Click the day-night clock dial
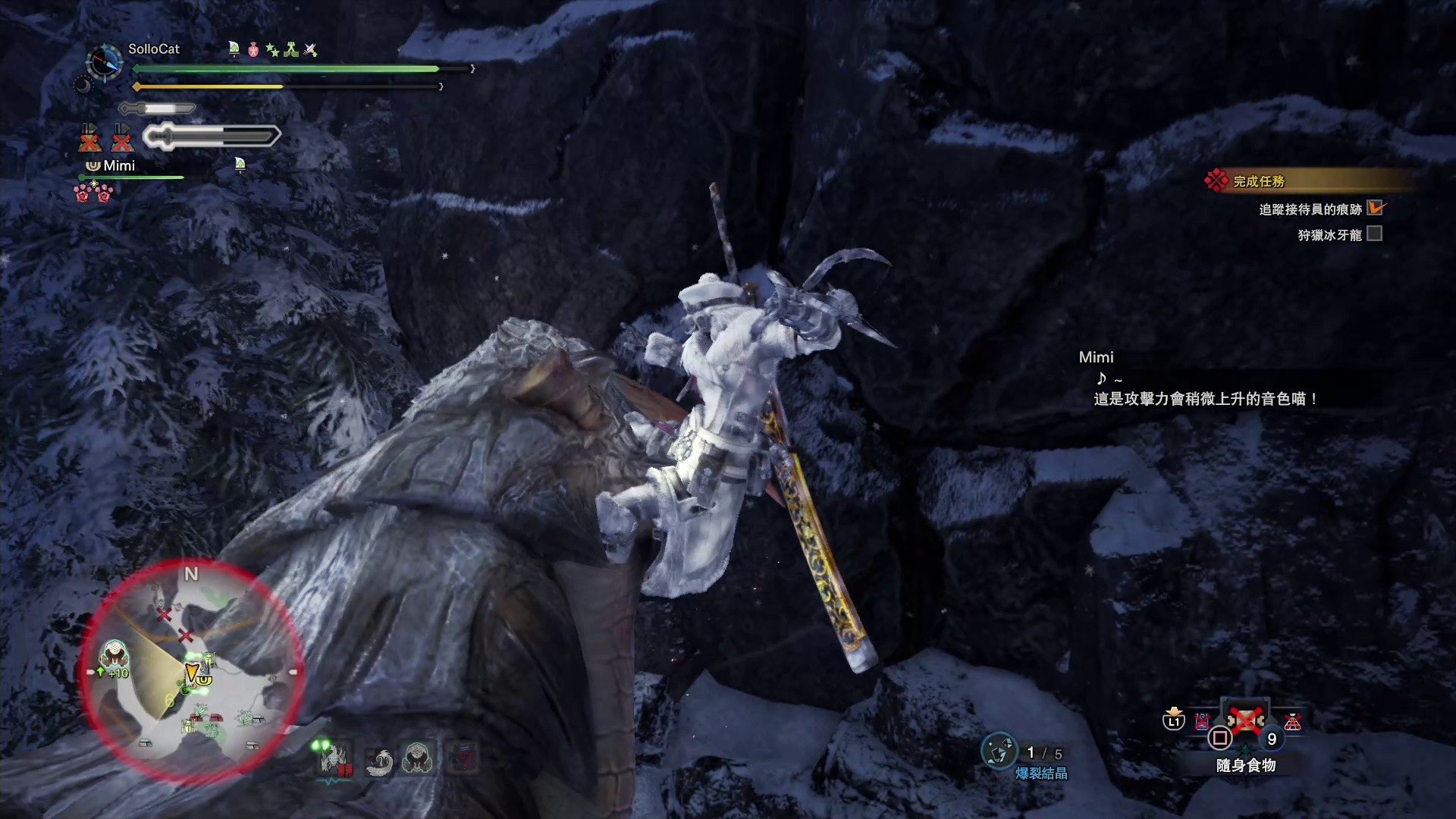The width and height of the screenshot is (1456, 819). coord(105,61)
